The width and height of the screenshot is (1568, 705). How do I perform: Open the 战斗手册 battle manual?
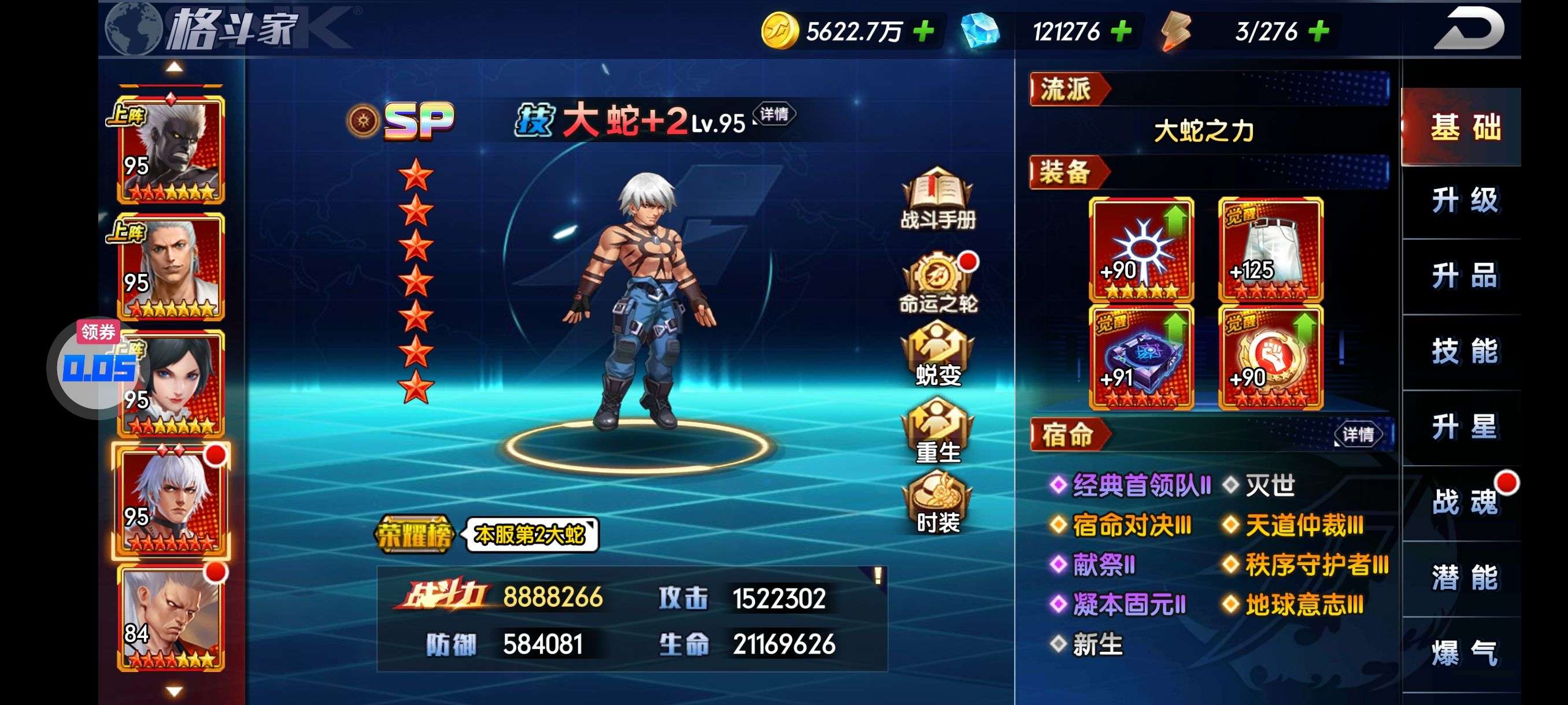click(937, 199)
